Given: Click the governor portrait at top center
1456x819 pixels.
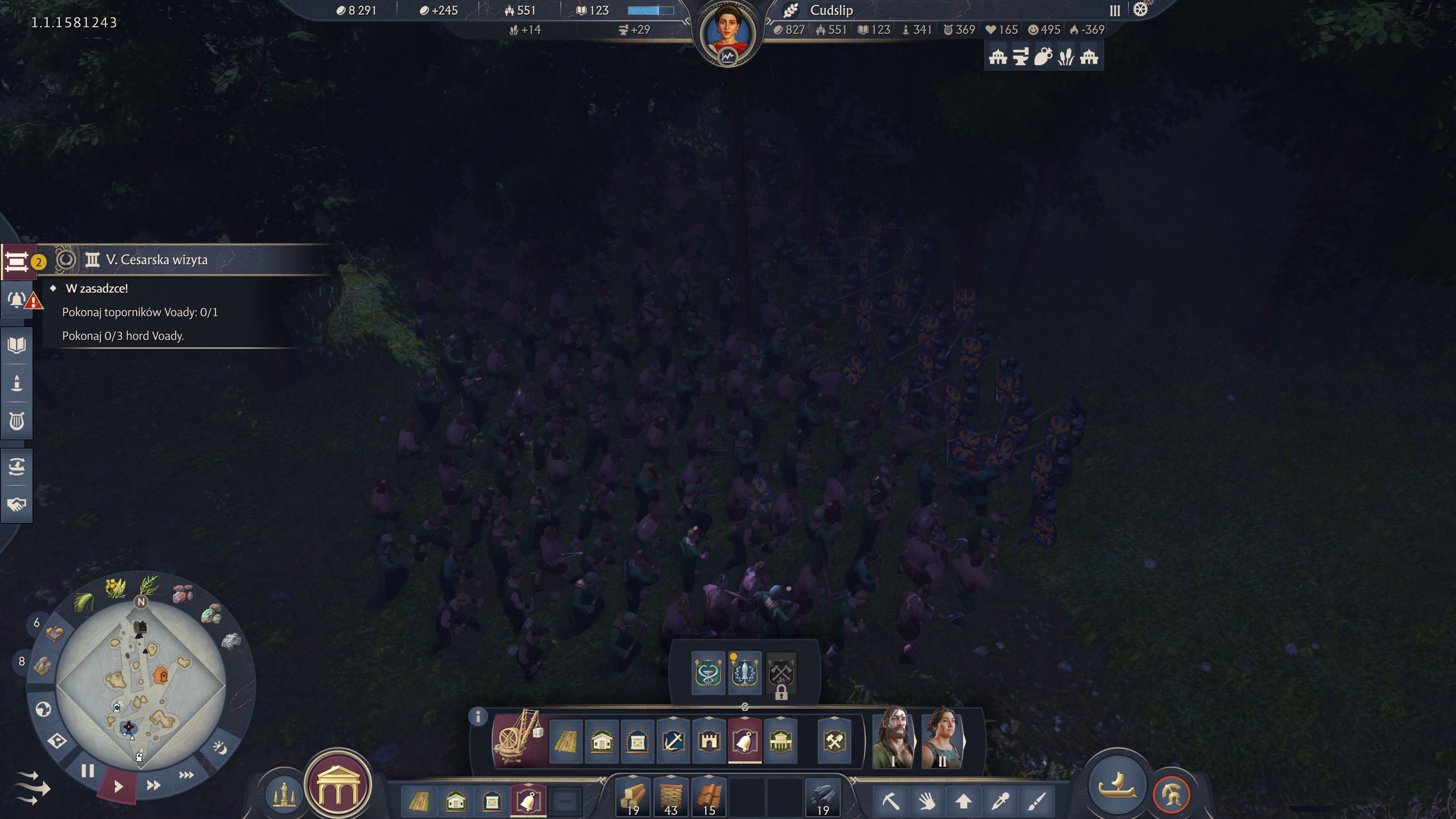Looking at the screenshot, I should pyautogui.click(x=728, y=32).
